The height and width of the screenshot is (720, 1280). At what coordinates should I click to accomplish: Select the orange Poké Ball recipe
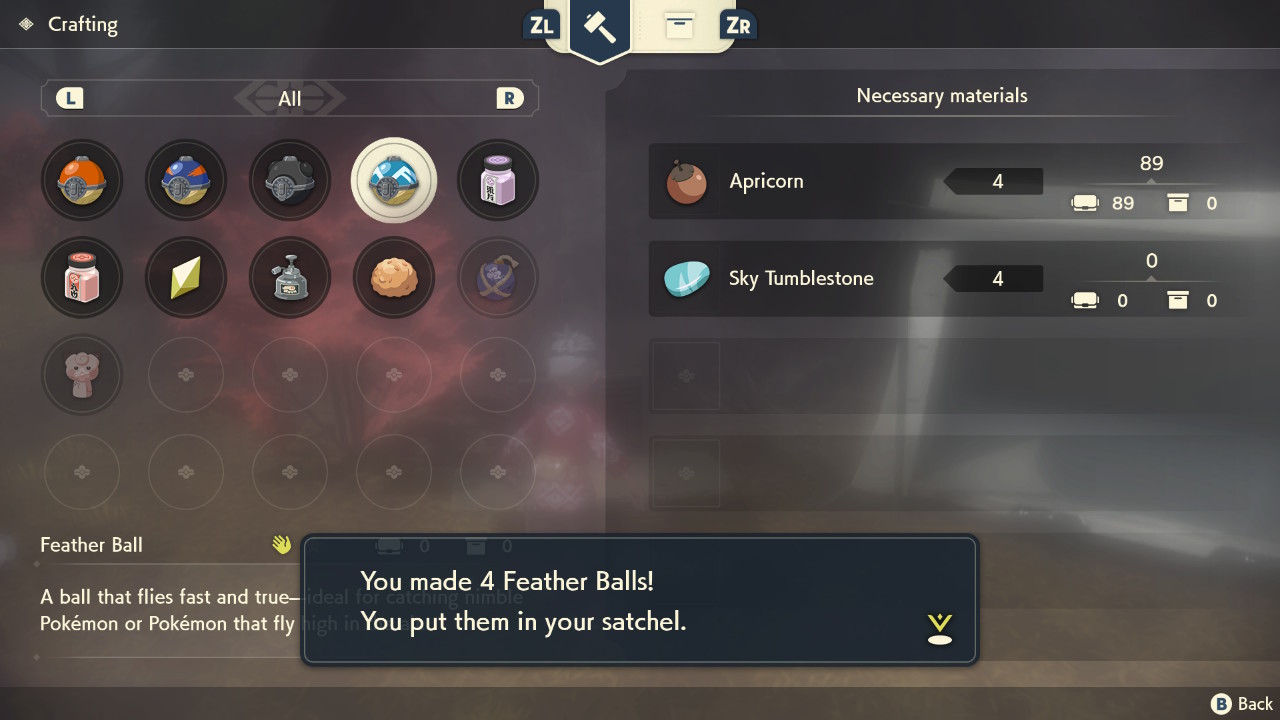[82, 181]
